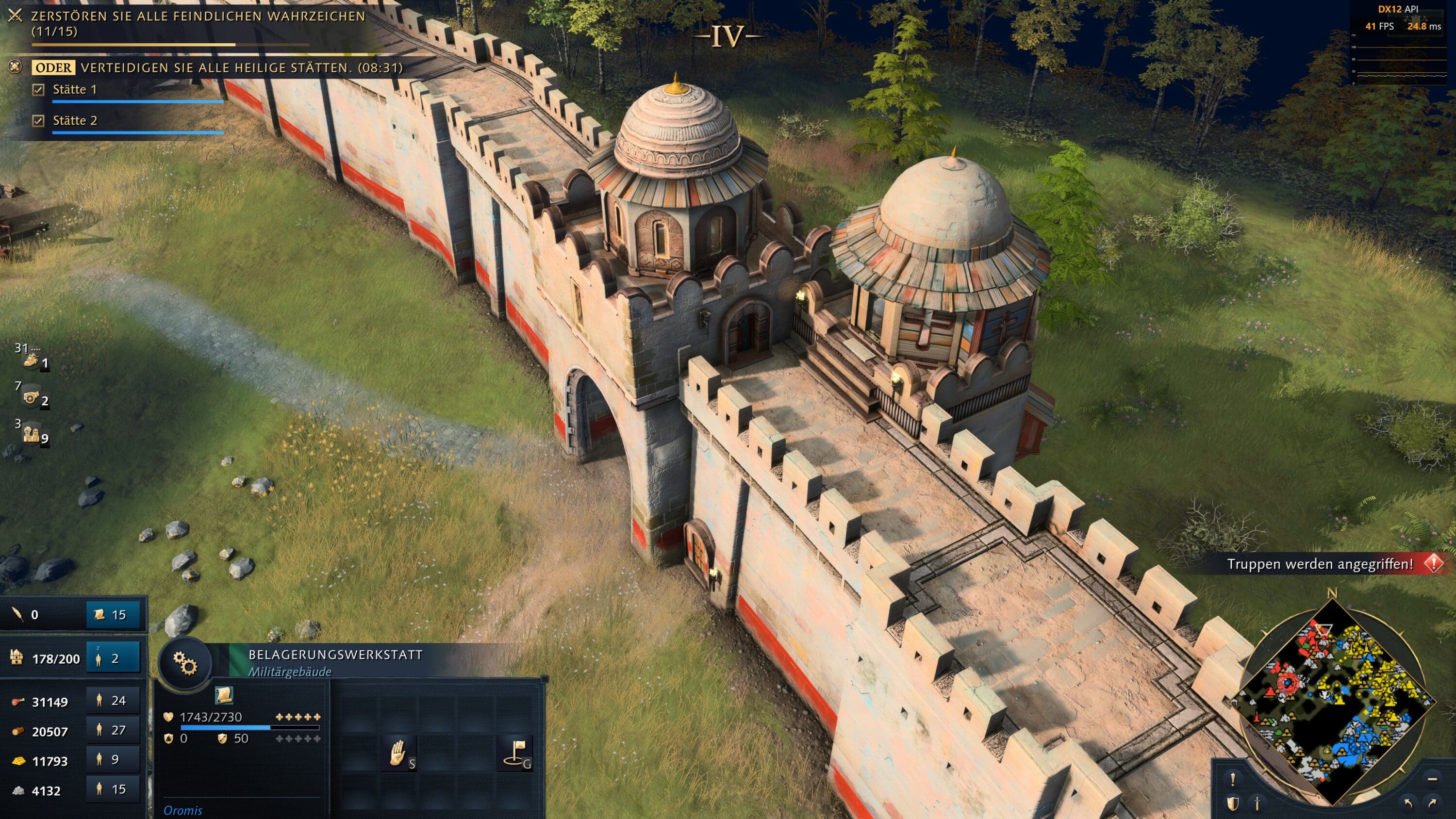Click the scroll button showing 15
This screenshot has height=819, width=1456.
tap(113, 614)
